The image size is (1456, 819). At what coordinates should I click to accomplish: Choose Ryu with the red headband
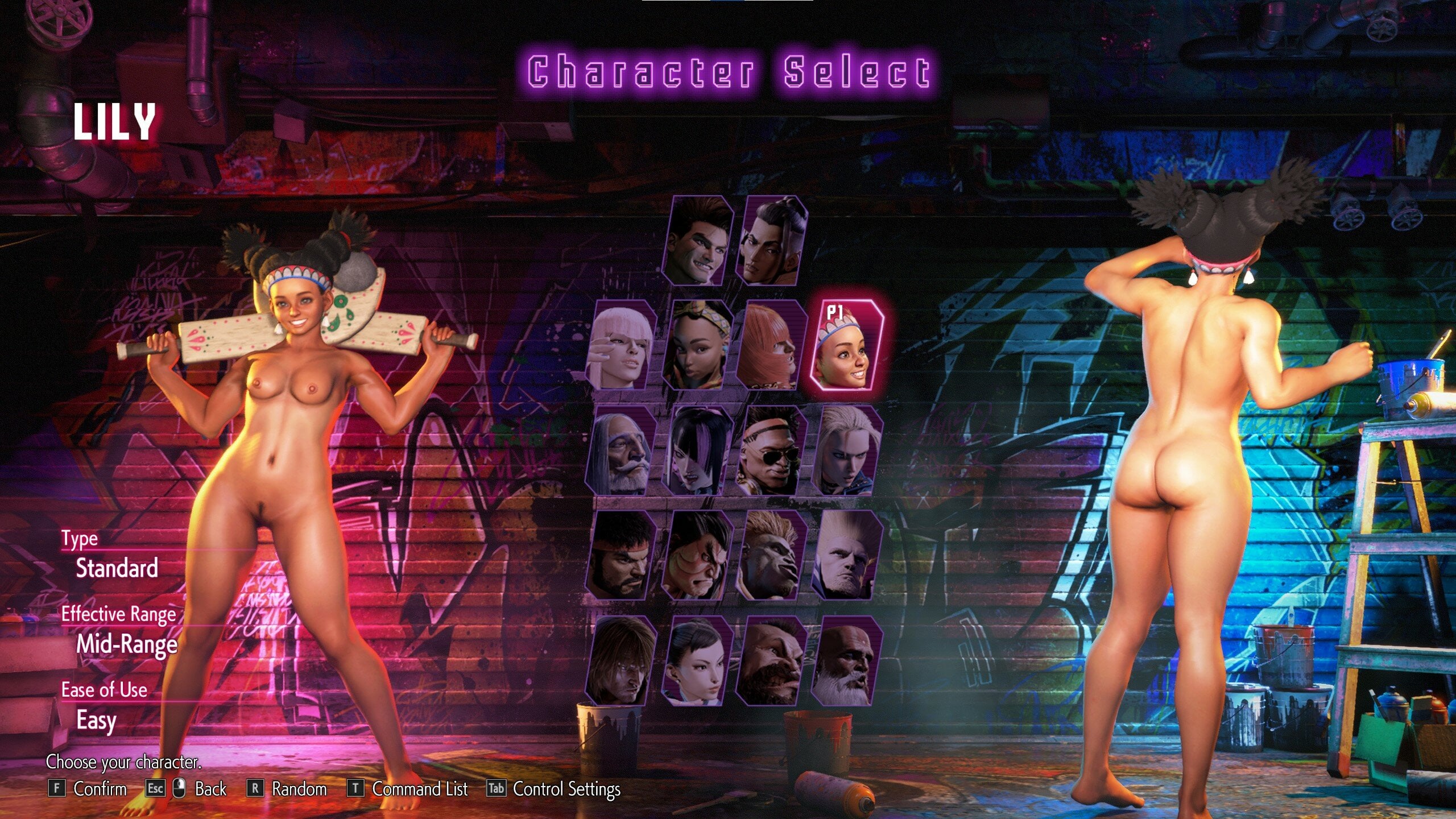[x=622, y=555]
